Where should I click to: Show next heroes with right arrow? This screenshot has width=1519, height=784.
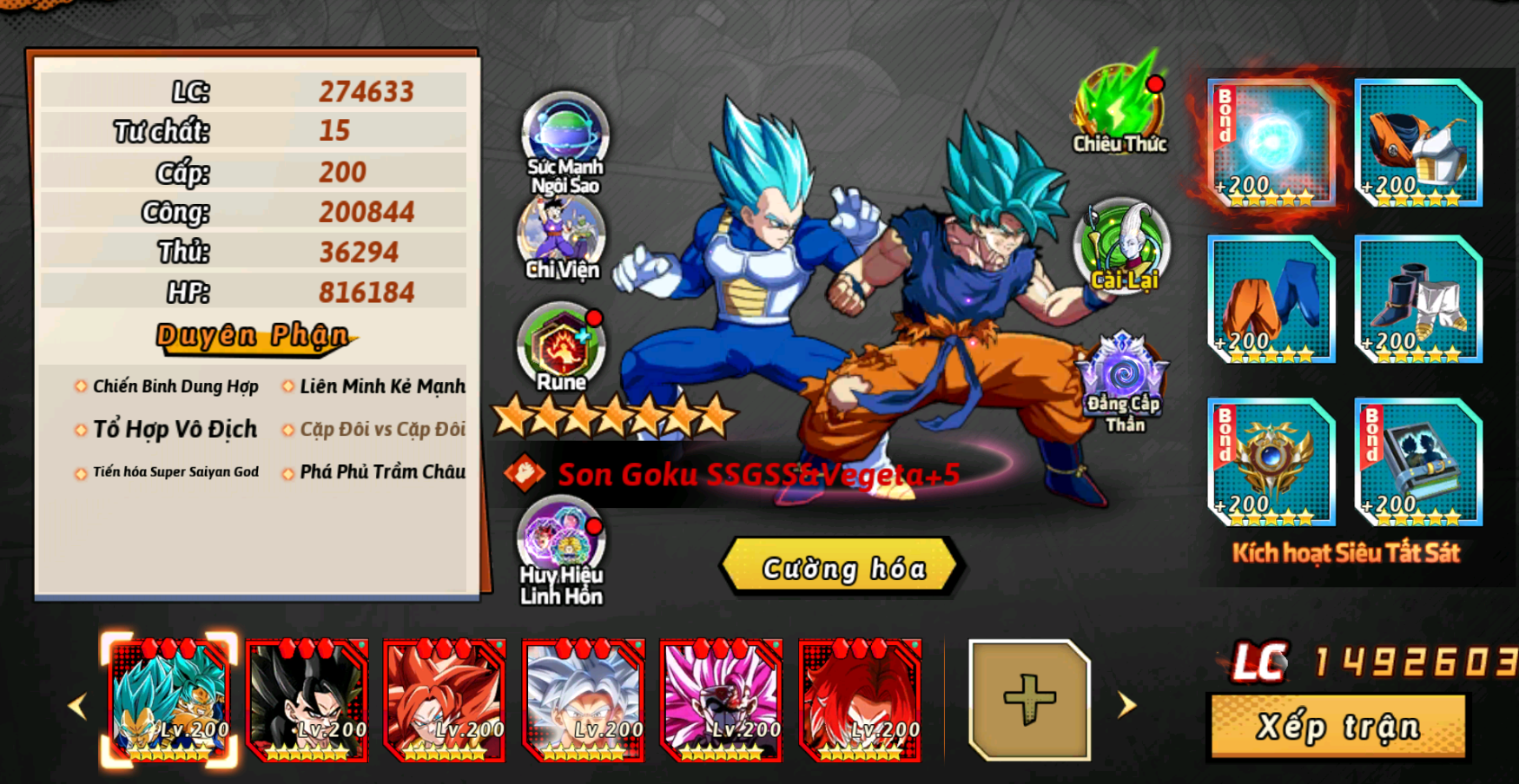click(1127, 704)
